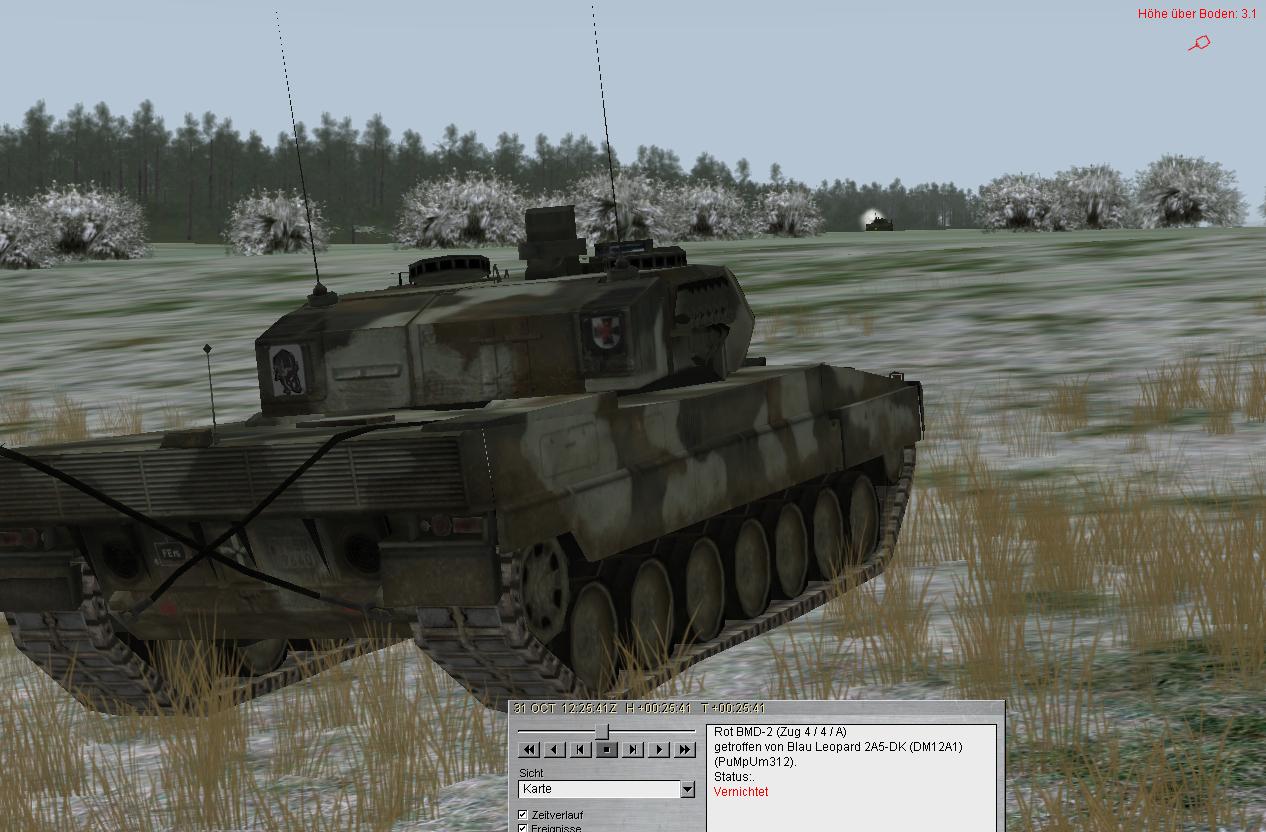Image resolution: width=1266 pixels, height=832 pixels.
Task: Play the replay forward
Action: pyautogui.click(x=659, y=750)
